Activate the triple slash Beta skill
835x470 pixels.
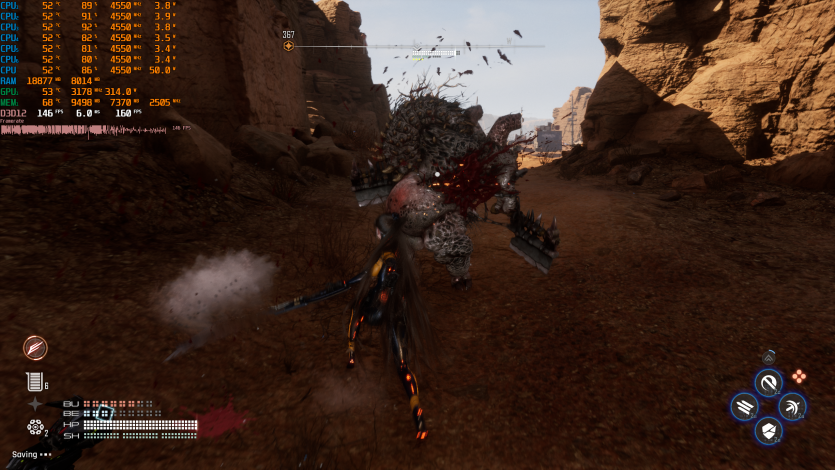pyautogui.click(x=744, y=406)
